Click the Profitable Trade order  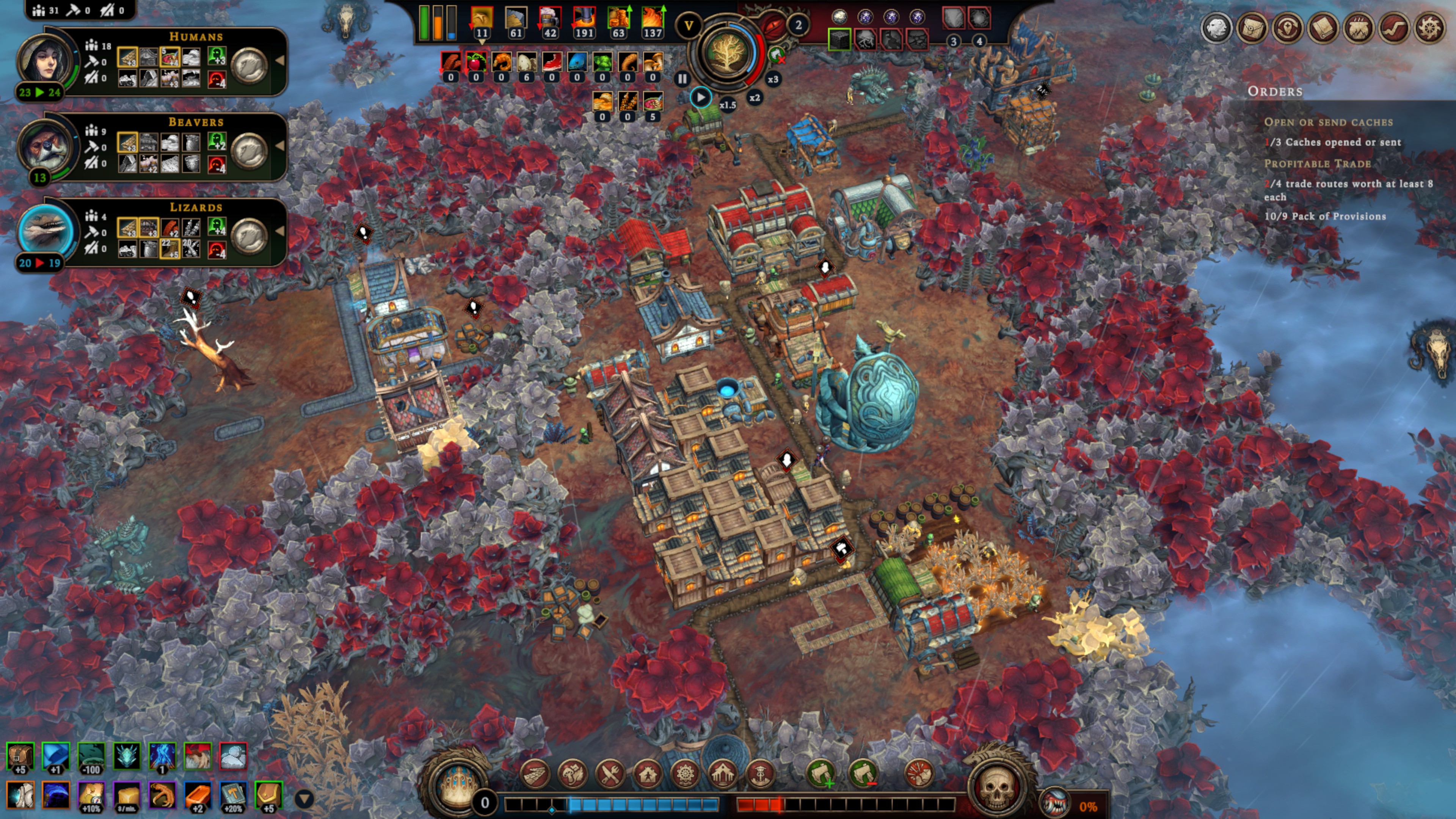pos(1317,164)
